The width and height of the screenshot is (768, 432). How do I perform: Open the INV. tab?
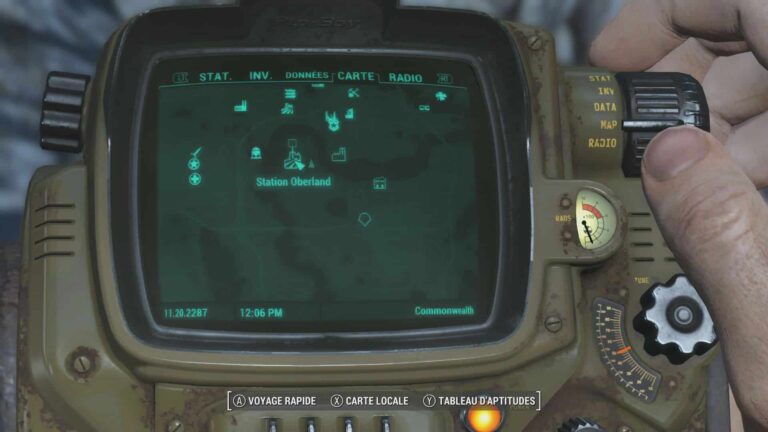[x=261, y=77]
